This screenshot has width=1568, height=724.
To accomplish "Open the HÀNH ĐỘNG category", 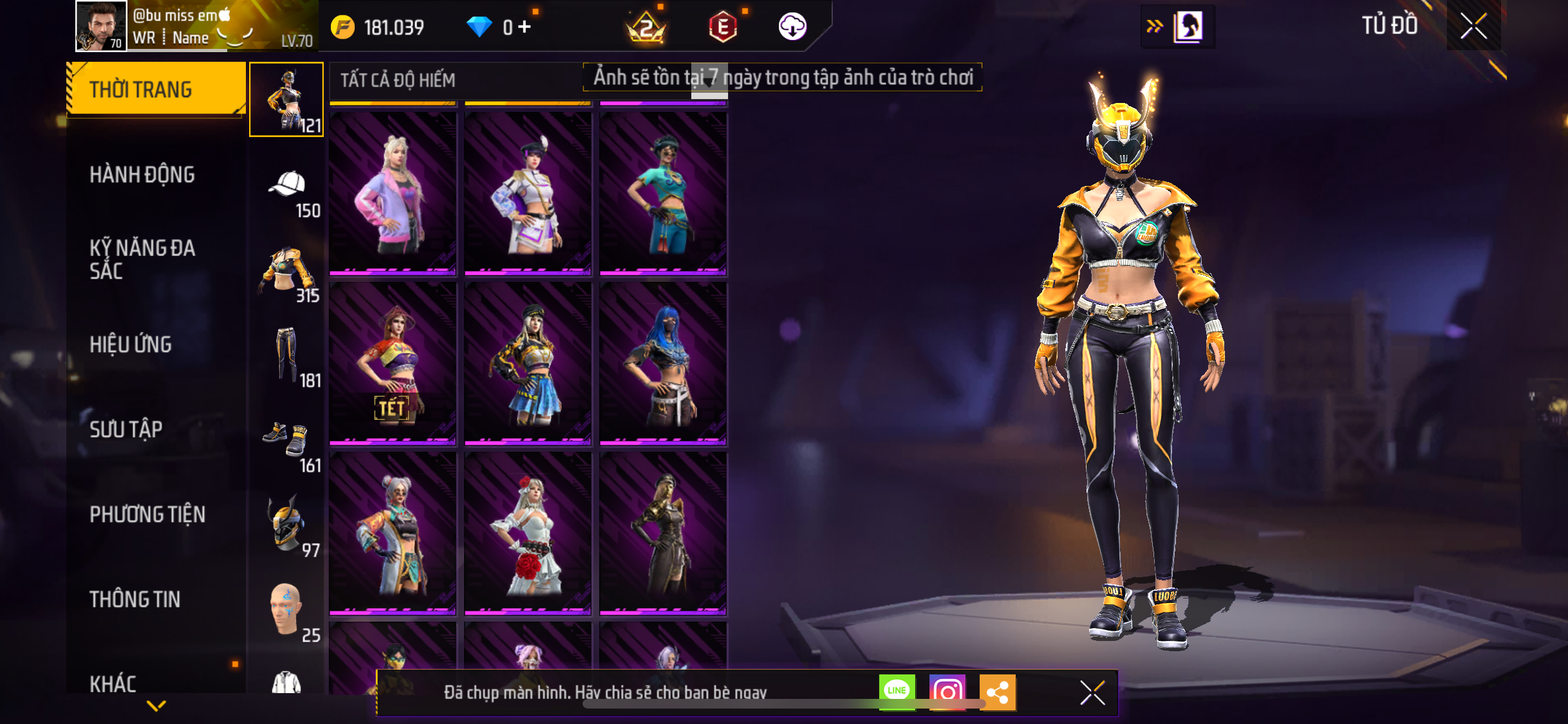I will click(142, 174).
